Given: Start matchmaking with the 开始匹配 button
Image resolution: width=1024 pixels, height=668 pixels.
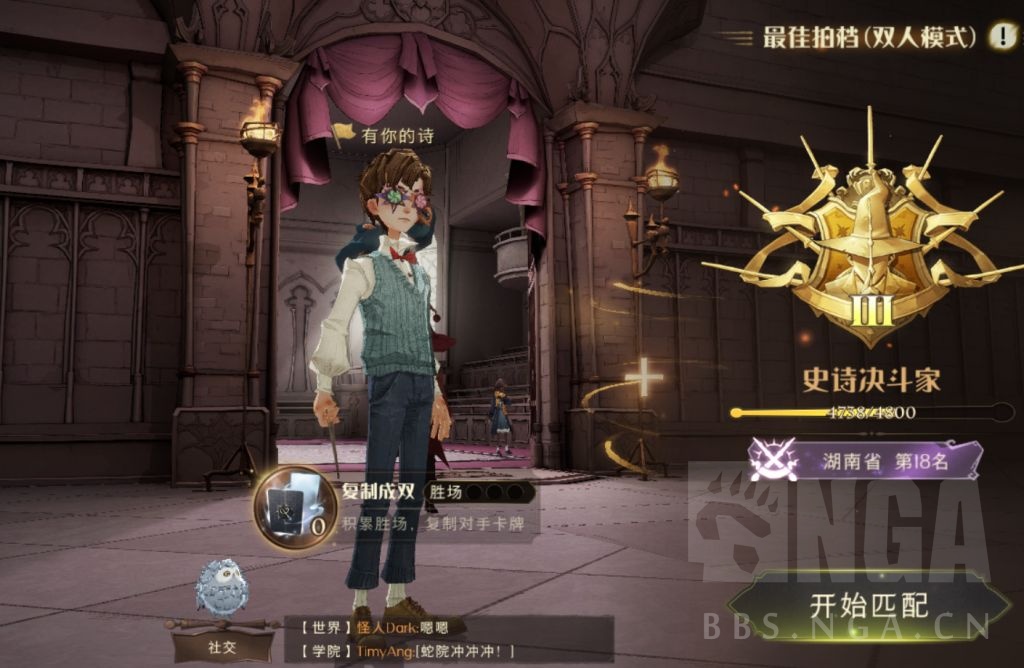Looking at the screenshot, I should point(868,605).
